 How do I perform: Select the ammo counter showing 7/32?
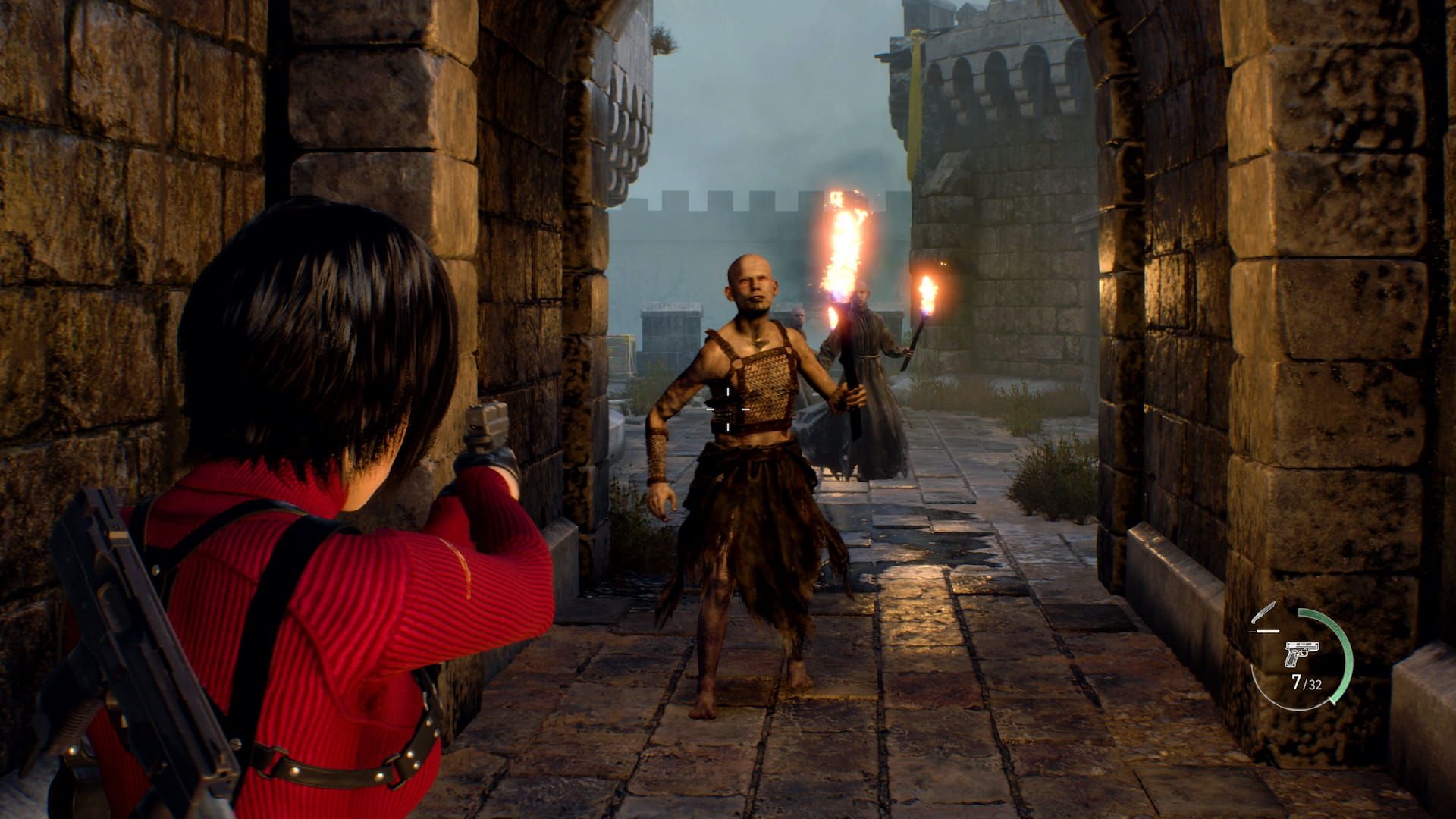coord(1307,682)
